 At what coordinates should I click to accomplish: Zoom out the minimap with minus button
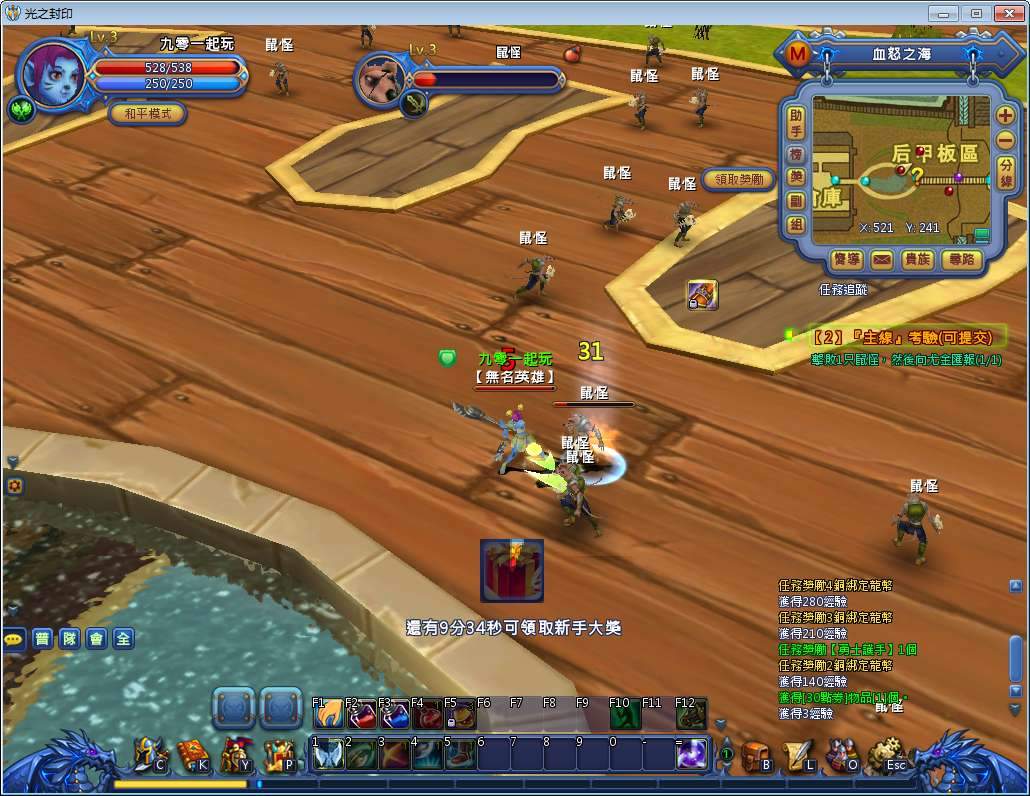click(1005, 140)
